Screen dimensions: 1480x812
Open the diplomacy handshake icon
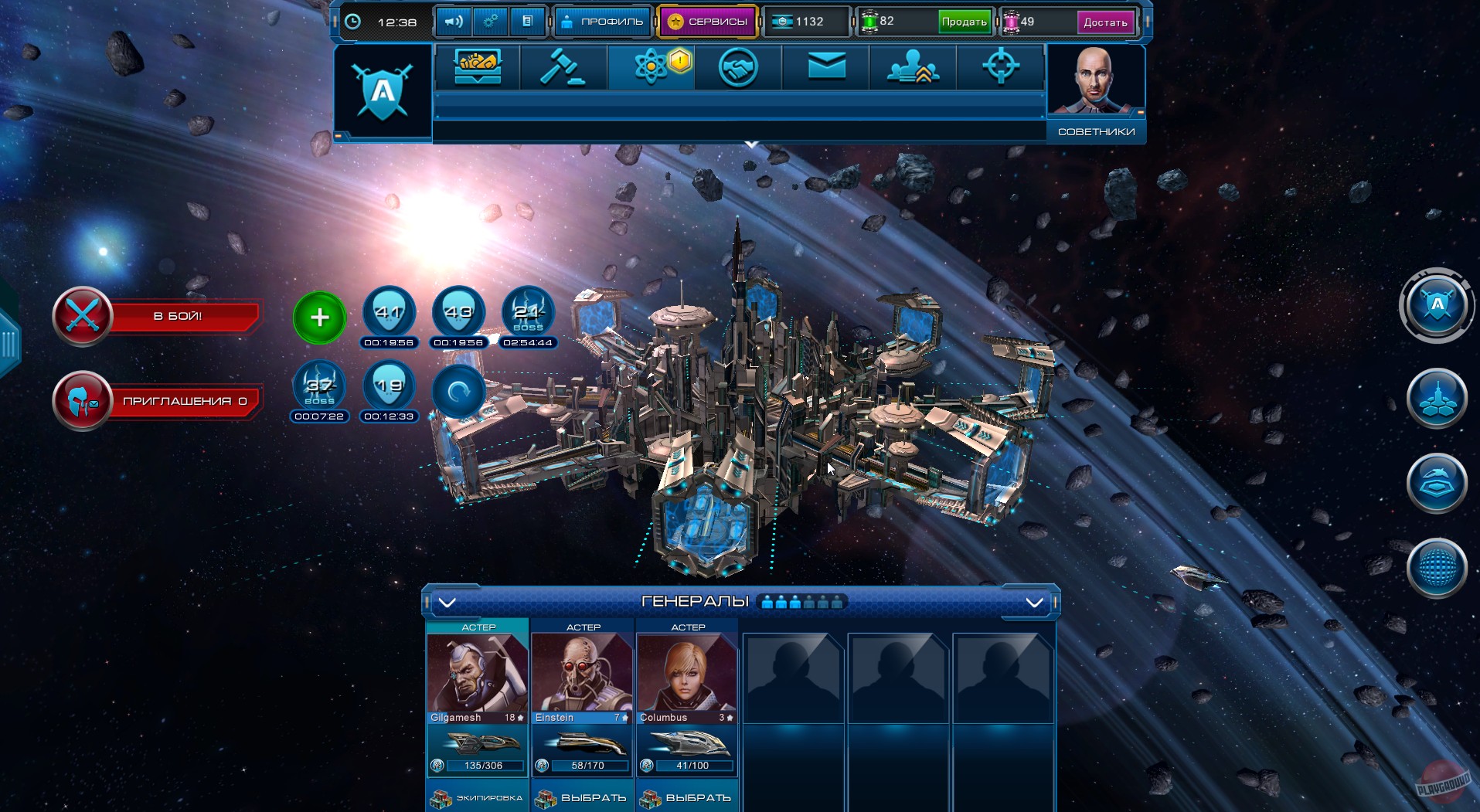[x=738, y=67]
